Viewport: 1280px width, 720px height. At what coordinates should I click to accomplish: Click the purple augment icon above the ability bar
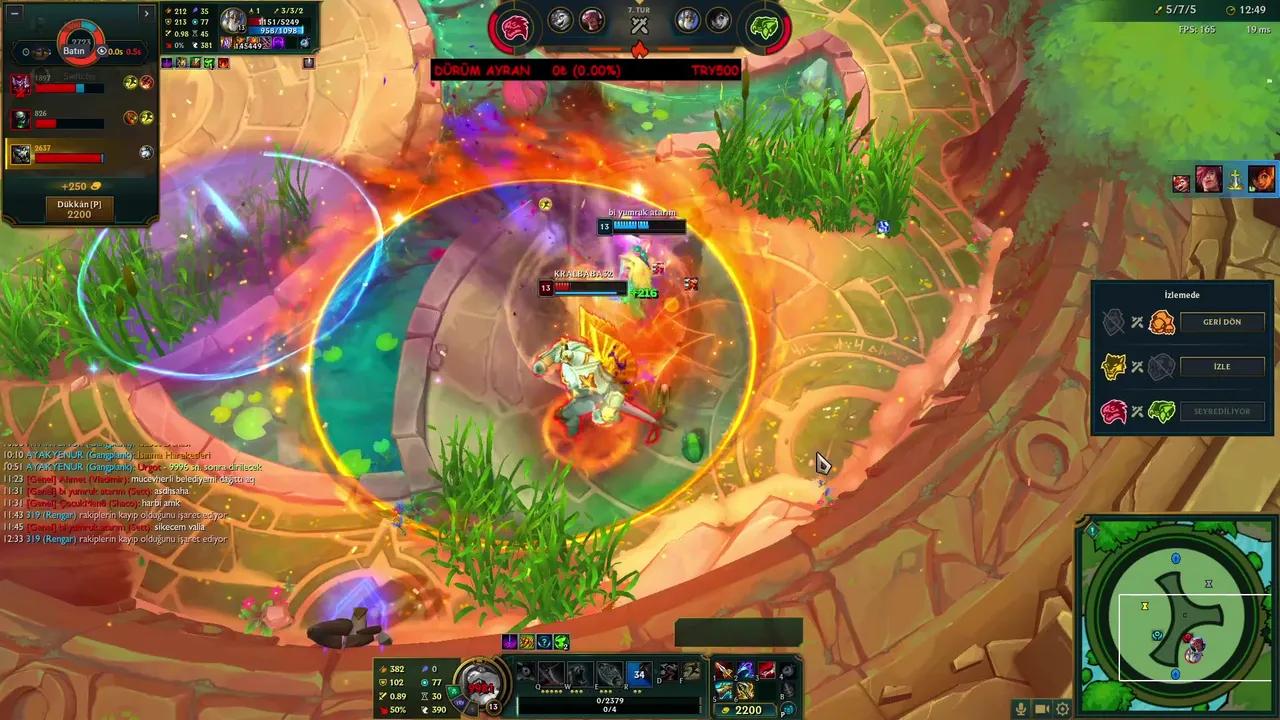pyautogui.click(x=510, y=643)
